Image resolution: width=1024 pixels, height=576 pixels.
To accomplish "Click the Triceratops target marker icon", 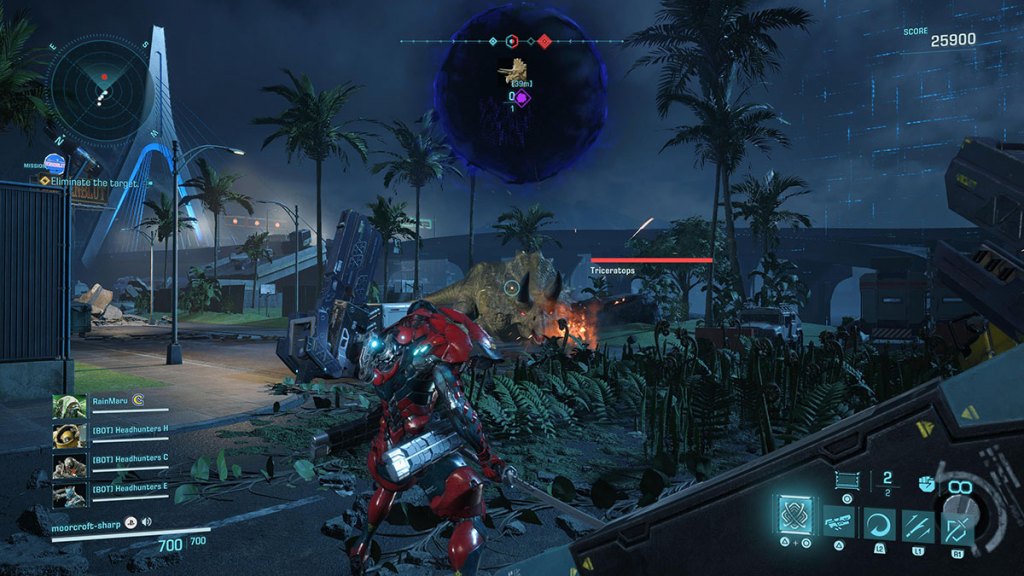I will (x=517, y=70).
